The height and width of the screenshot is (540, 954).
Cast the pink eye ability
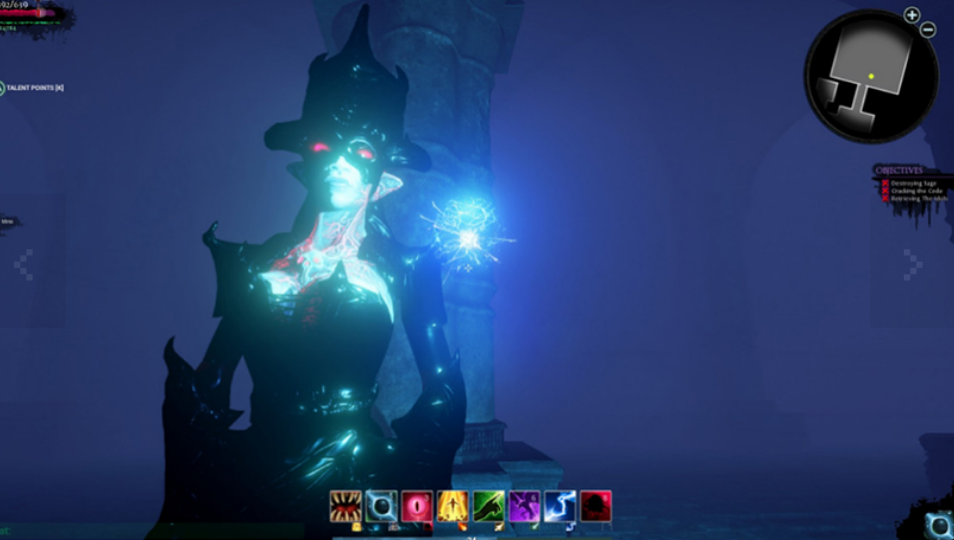416,506
